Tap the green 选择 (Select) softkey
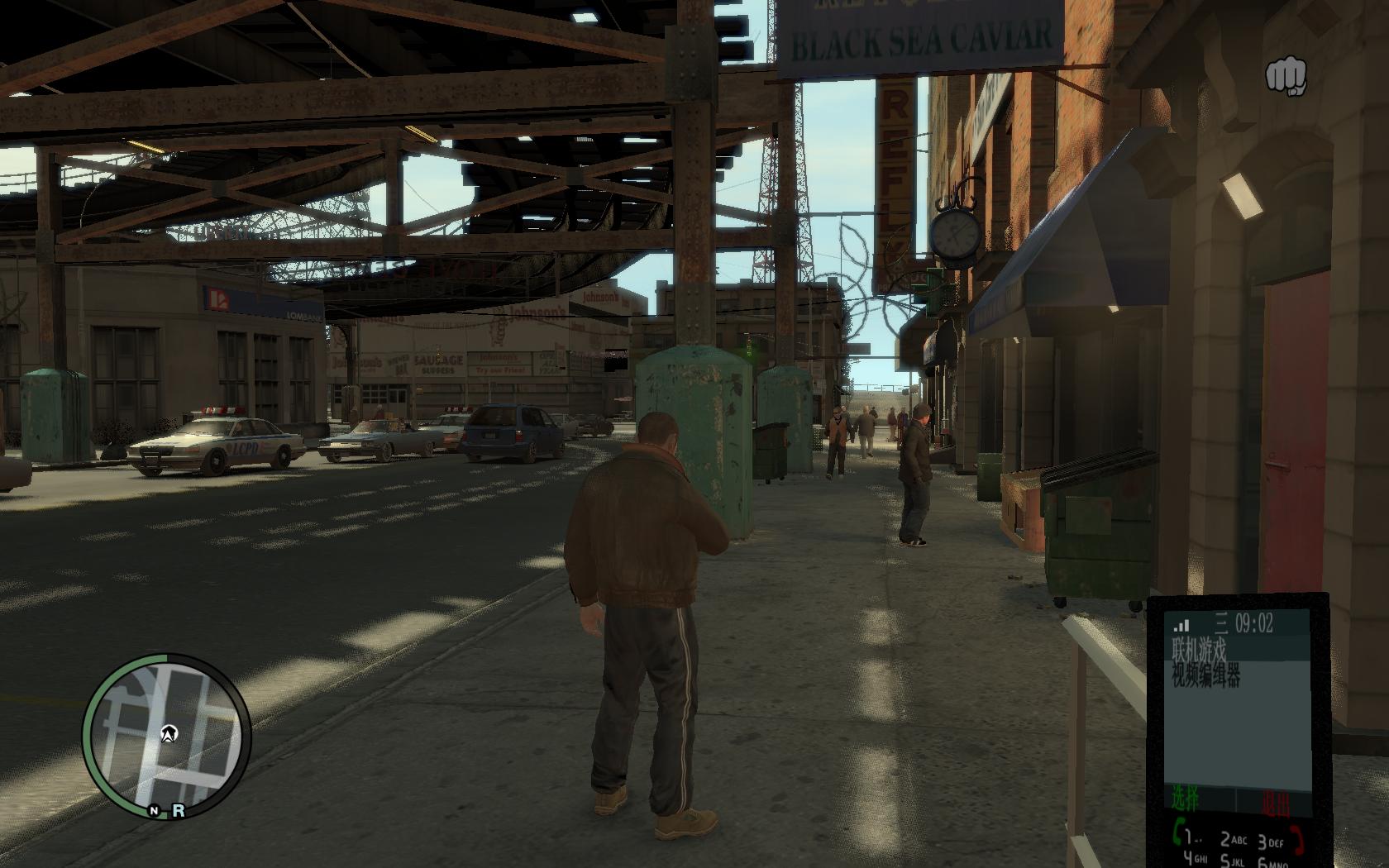 (x=1185, y=798)
